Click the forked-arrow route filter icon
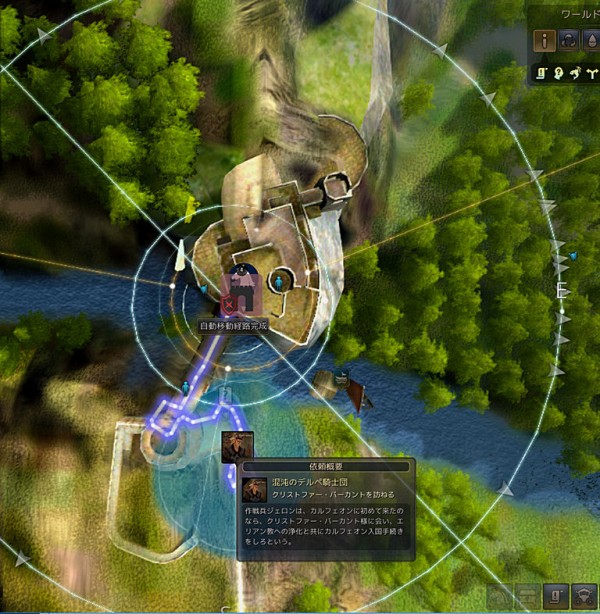Screen dimensions: 600x614 click(x=590, y=72)
